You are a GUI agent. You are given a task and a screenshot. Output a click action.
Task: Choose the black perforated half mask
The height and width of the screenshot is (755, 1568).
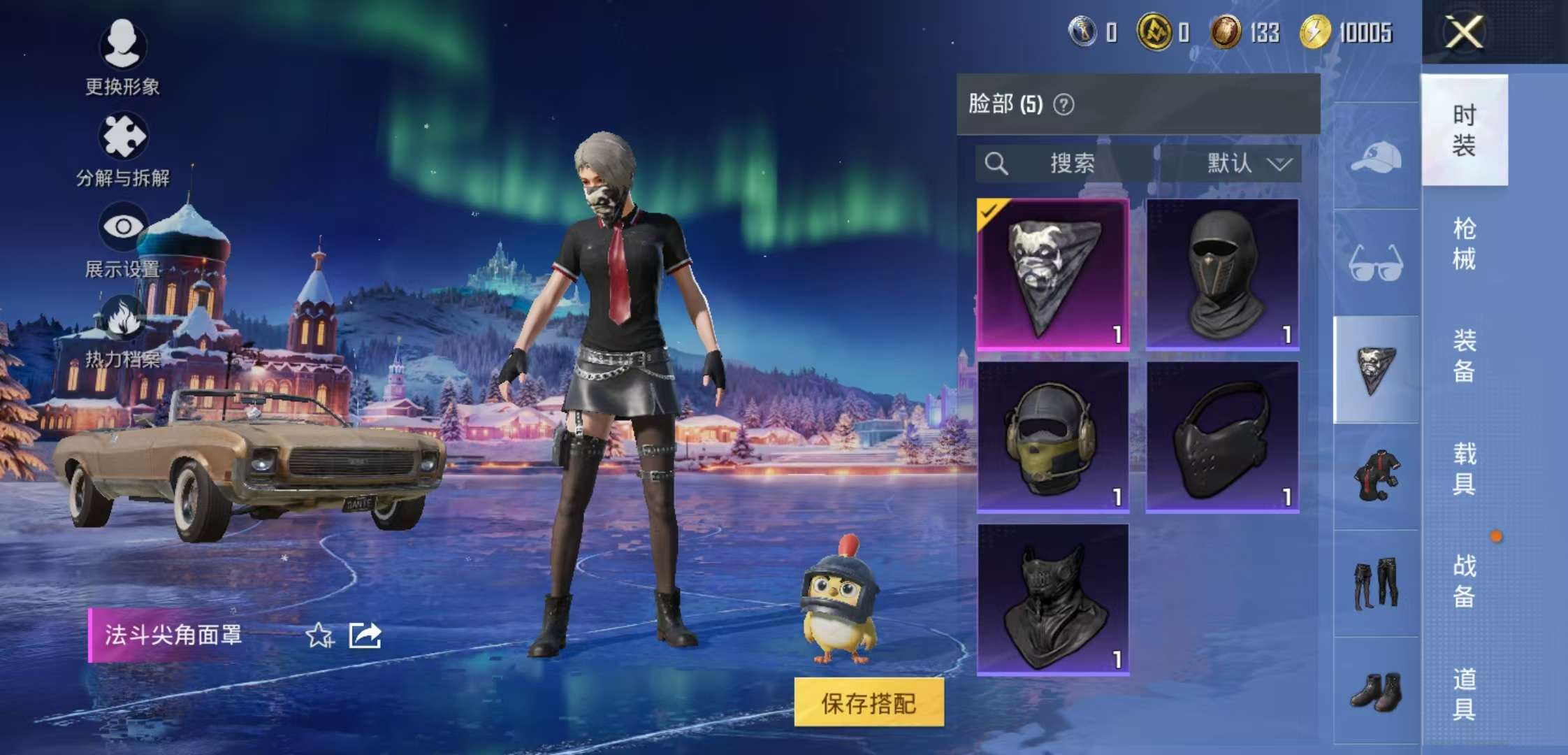point(1222,437)
